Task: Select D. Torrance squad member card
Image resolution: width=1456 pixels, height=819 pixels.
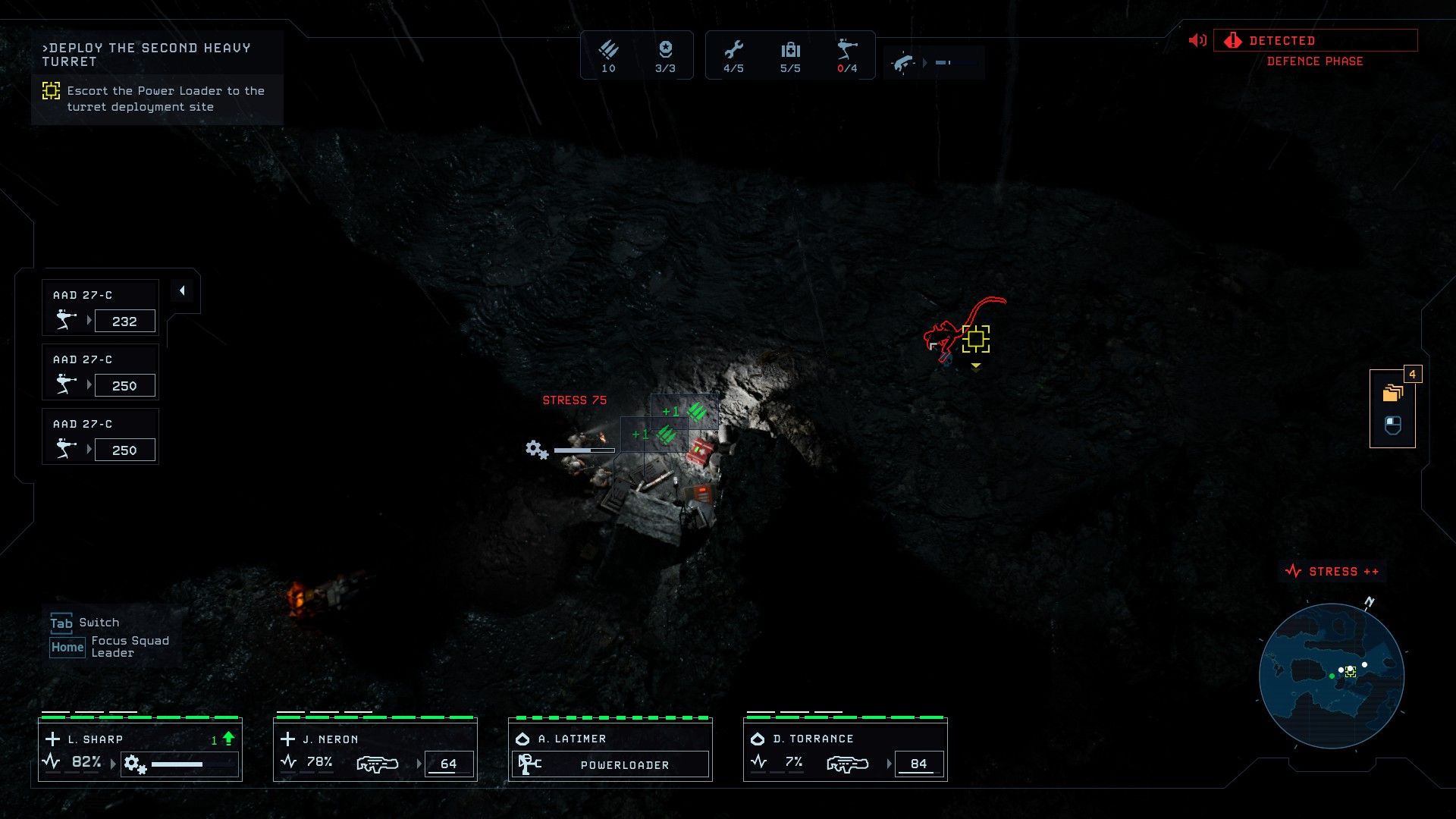Action: click(x=846, y=751)
